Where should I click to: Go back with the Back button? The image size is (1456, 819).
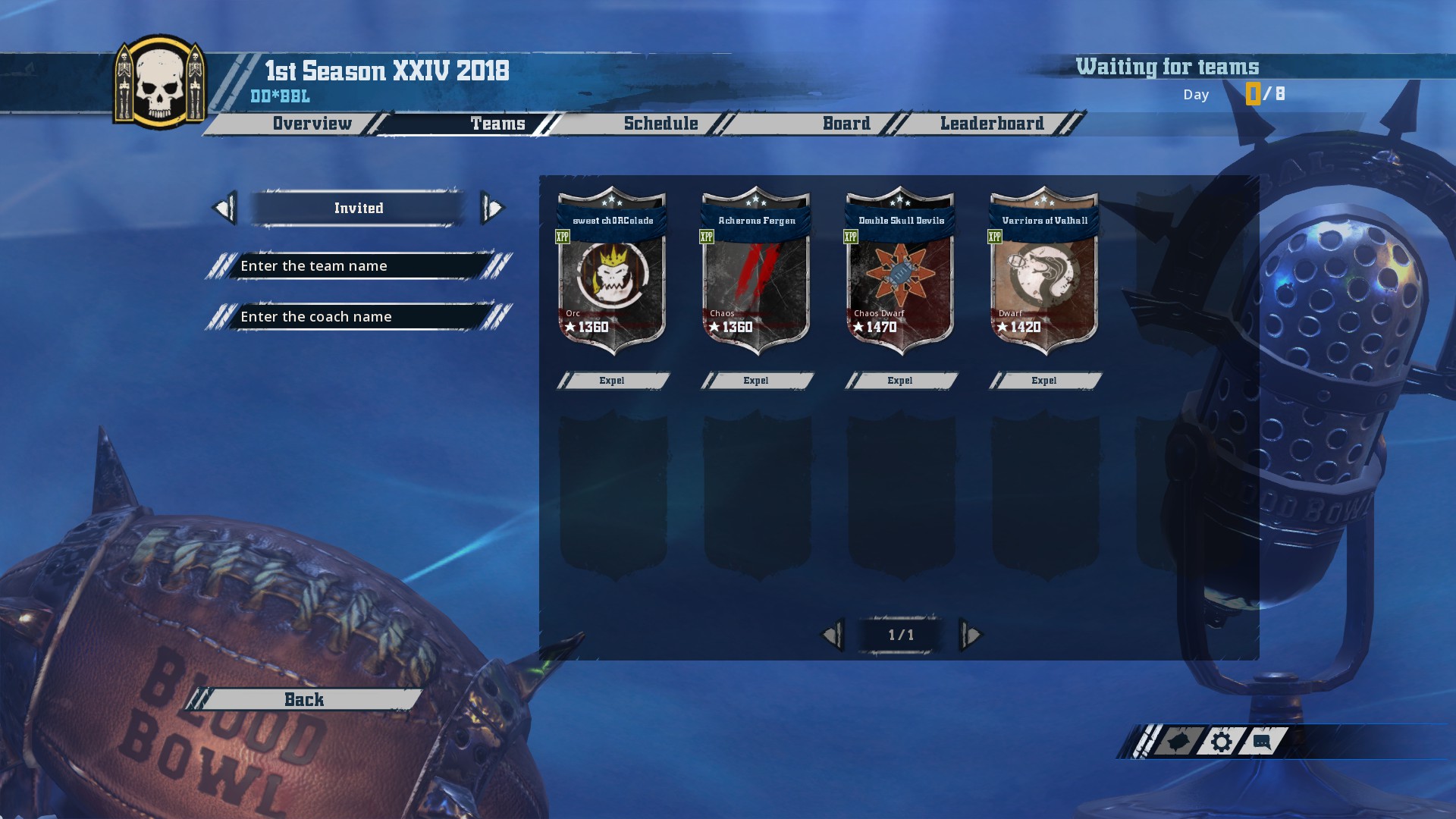tap(304, 700)
